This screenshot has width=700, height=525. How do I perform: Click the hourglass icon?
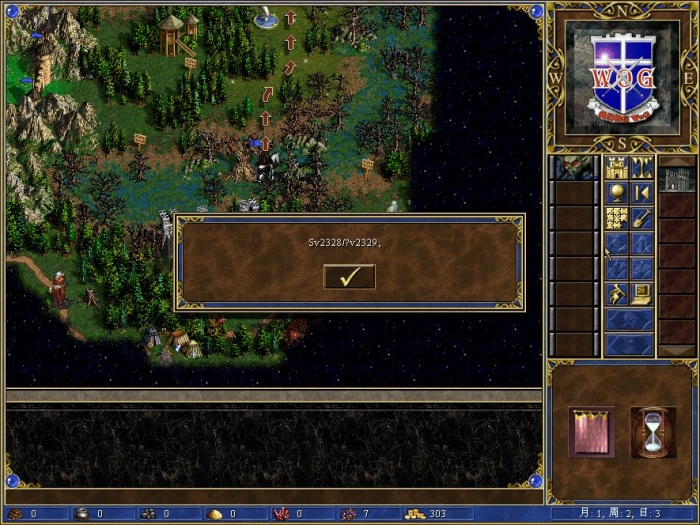[653, 432]
